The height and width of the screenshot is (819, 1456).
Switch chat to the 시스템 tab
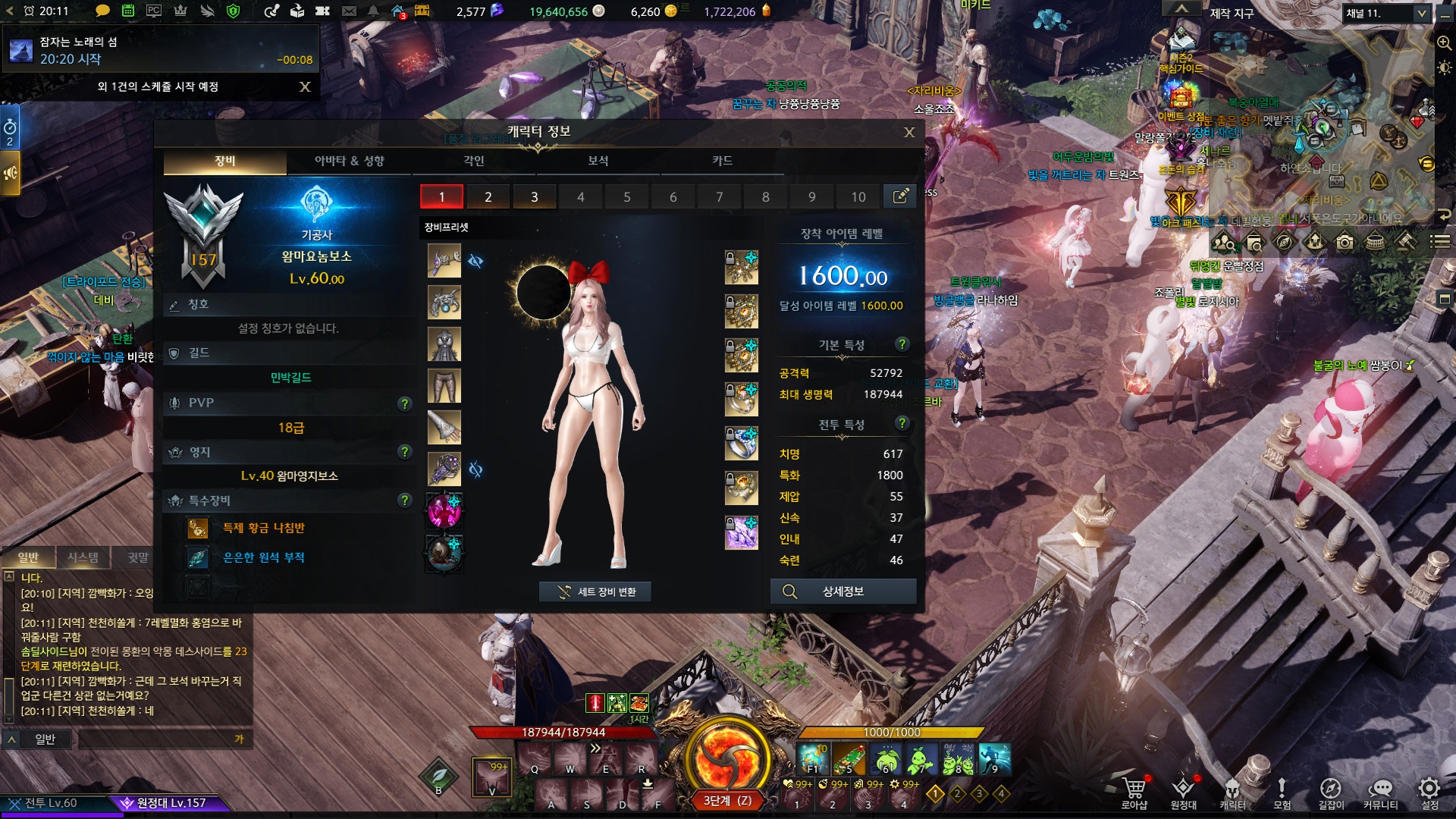click(83, 557)
